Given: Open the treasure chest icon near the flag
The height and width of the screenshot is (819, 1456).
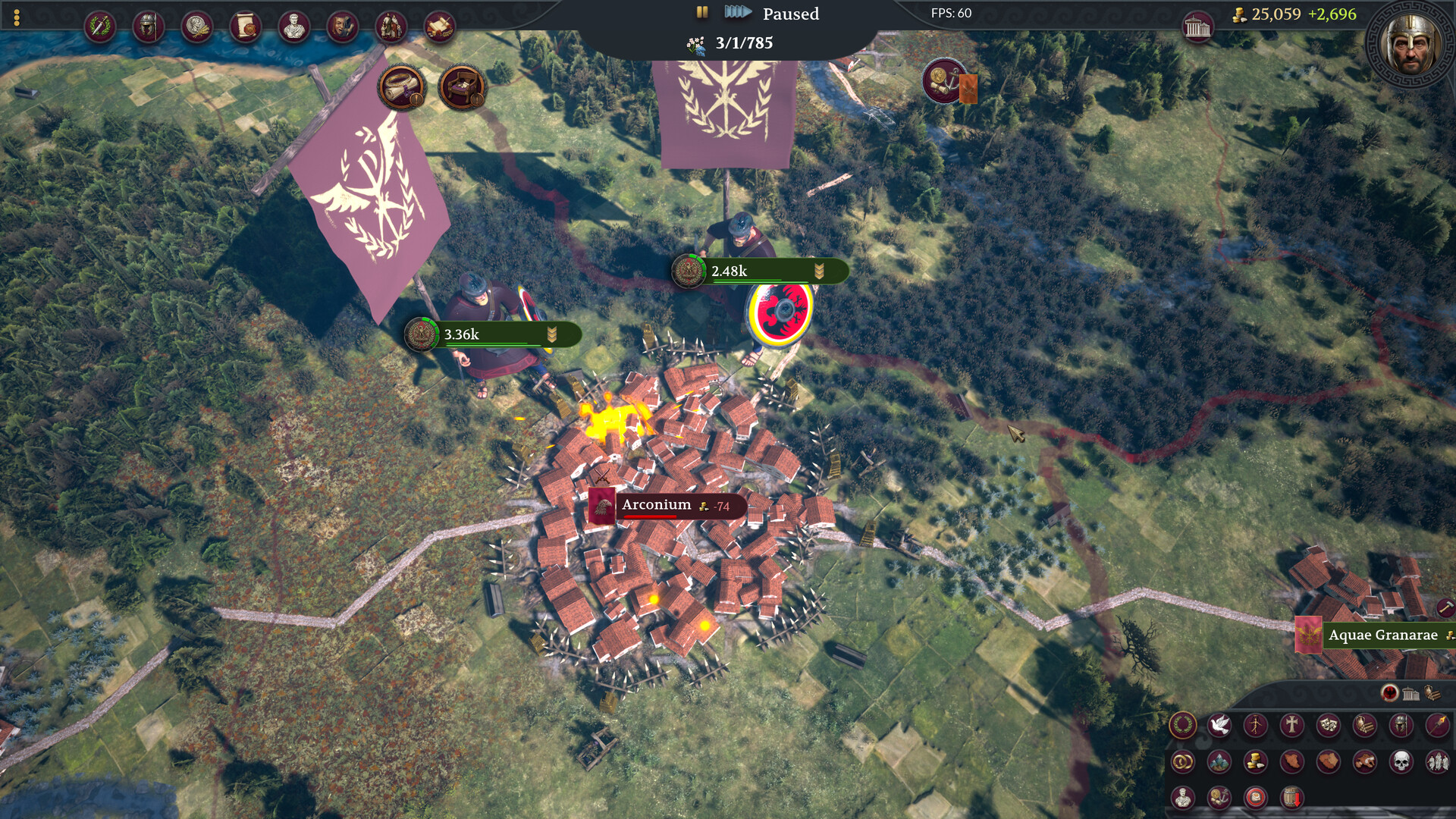Looking at the screenshot, I should tap(461, 88).
